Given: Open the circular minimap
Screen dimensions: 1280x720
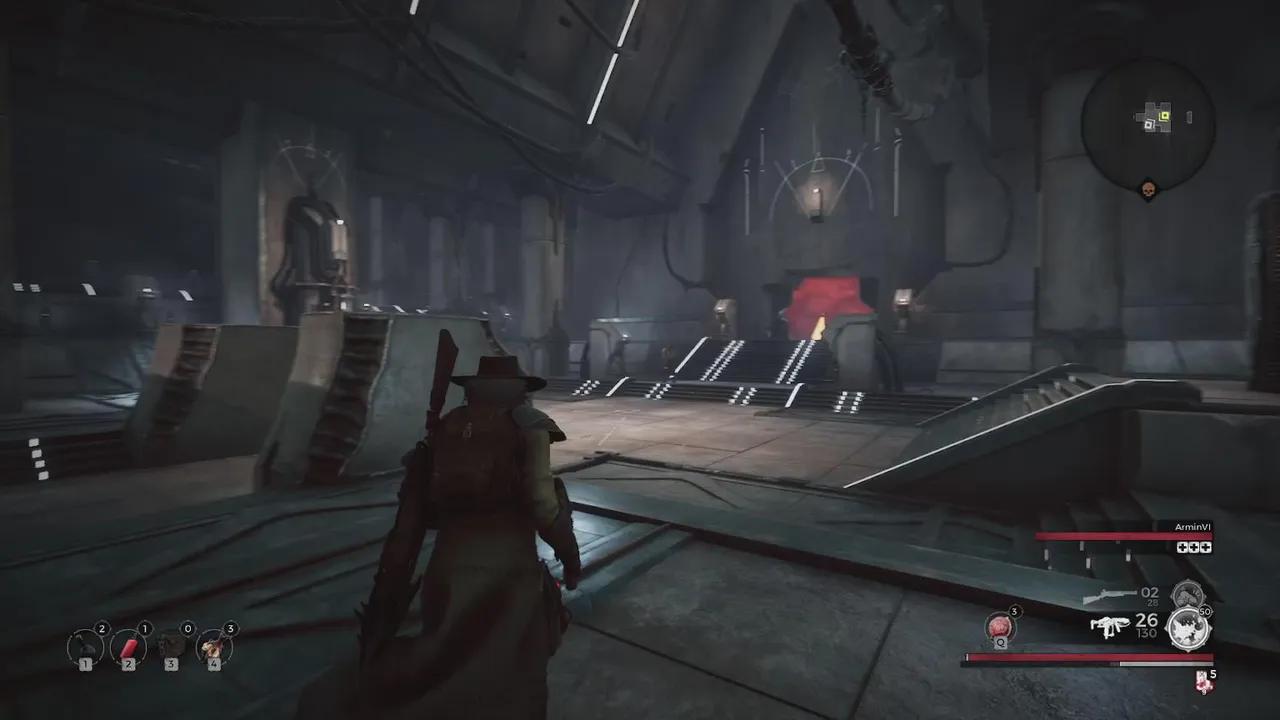Looking at the screenshot, I should coord(1148,123).
